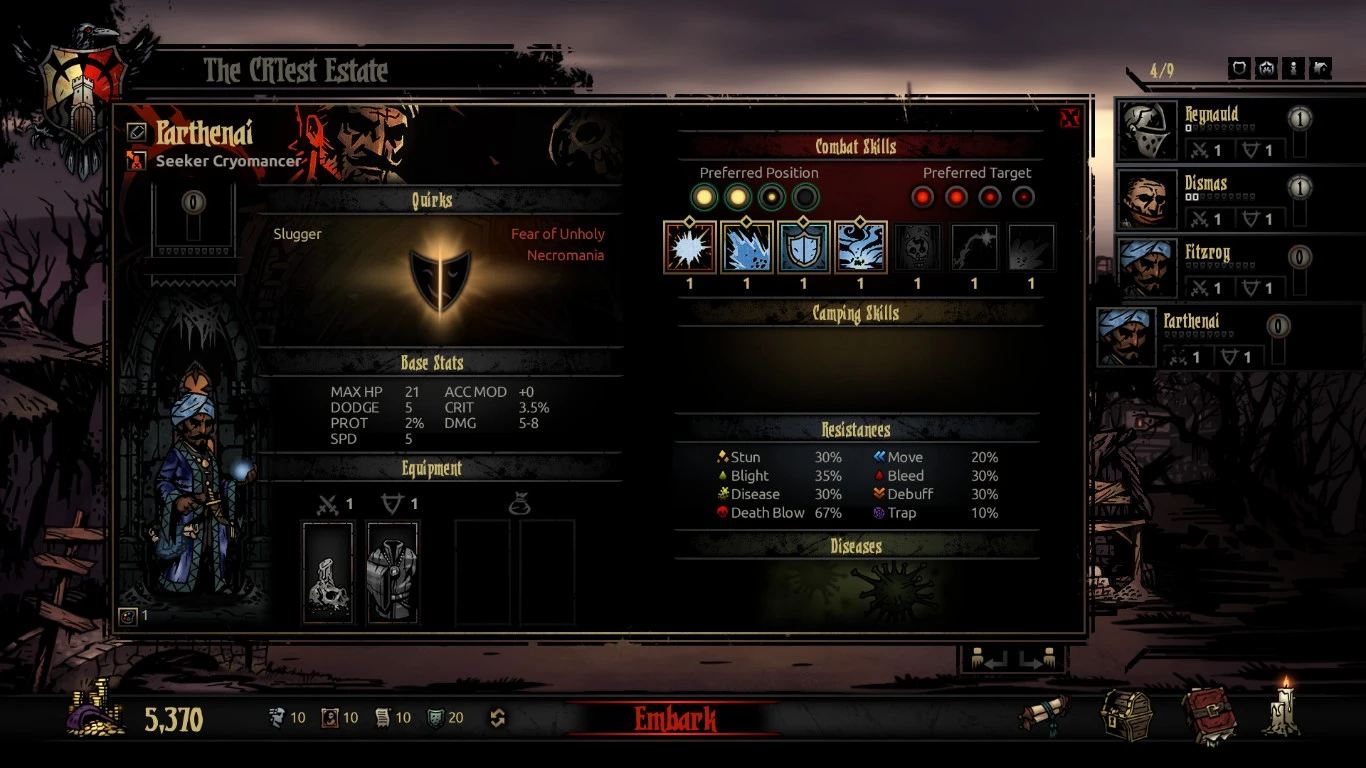Click the rename pencil icon beside Parthenai
Viewport: 1366px width, 768px height.
137,132
